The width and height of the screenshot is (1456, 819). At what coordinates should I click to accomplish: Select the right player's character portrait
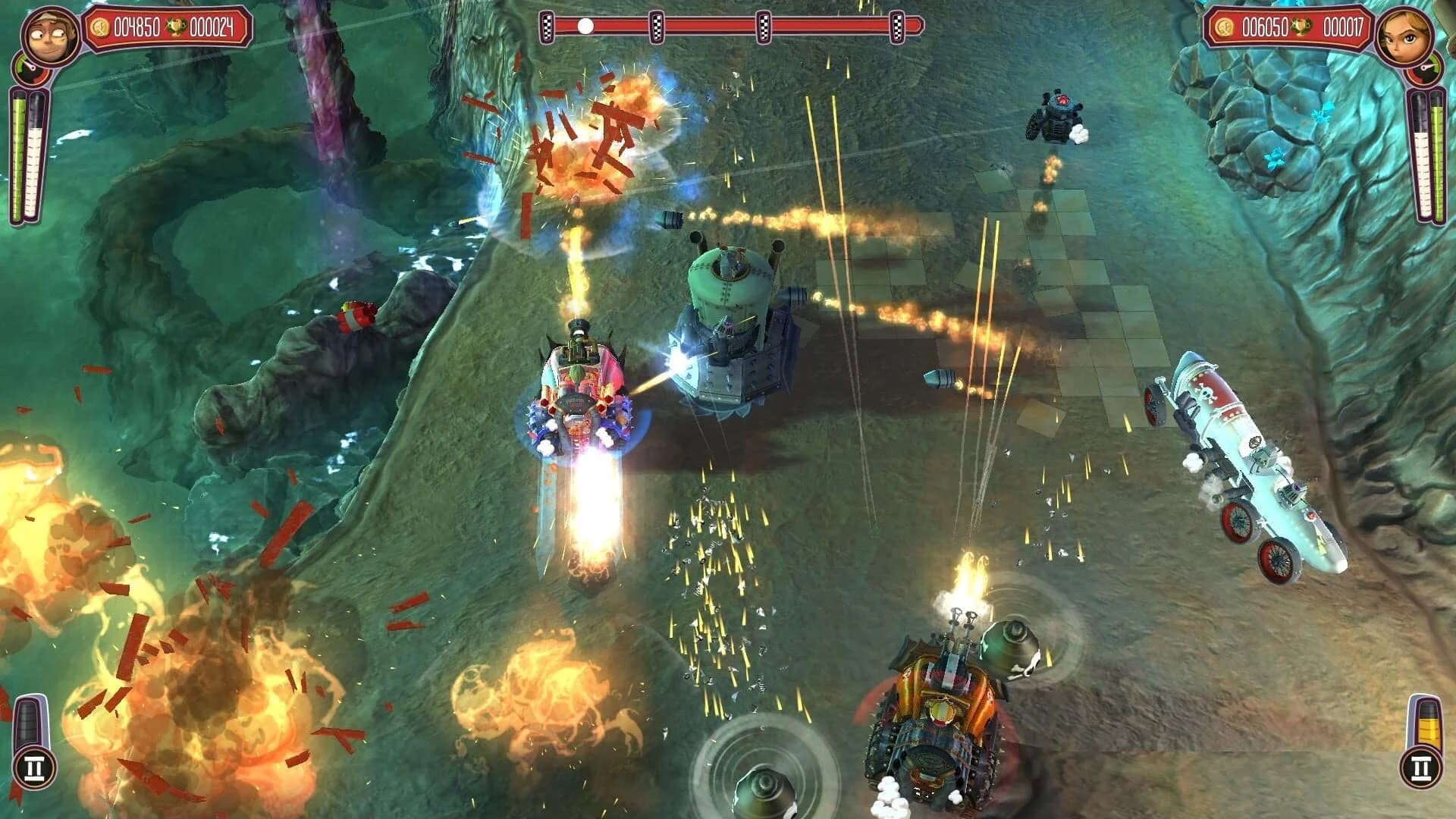click(1404, 36)
